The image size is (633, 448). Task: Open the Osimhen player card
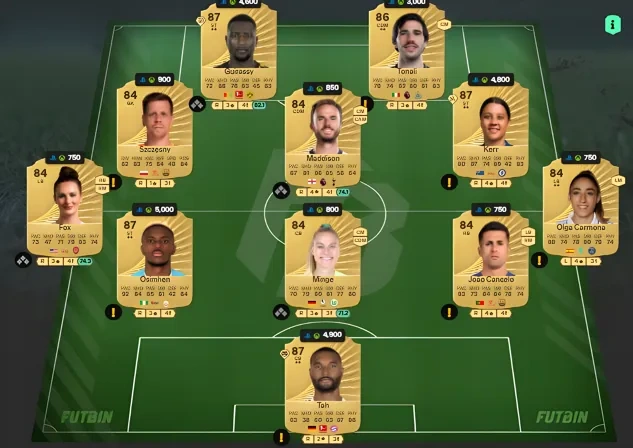(154, 259)
